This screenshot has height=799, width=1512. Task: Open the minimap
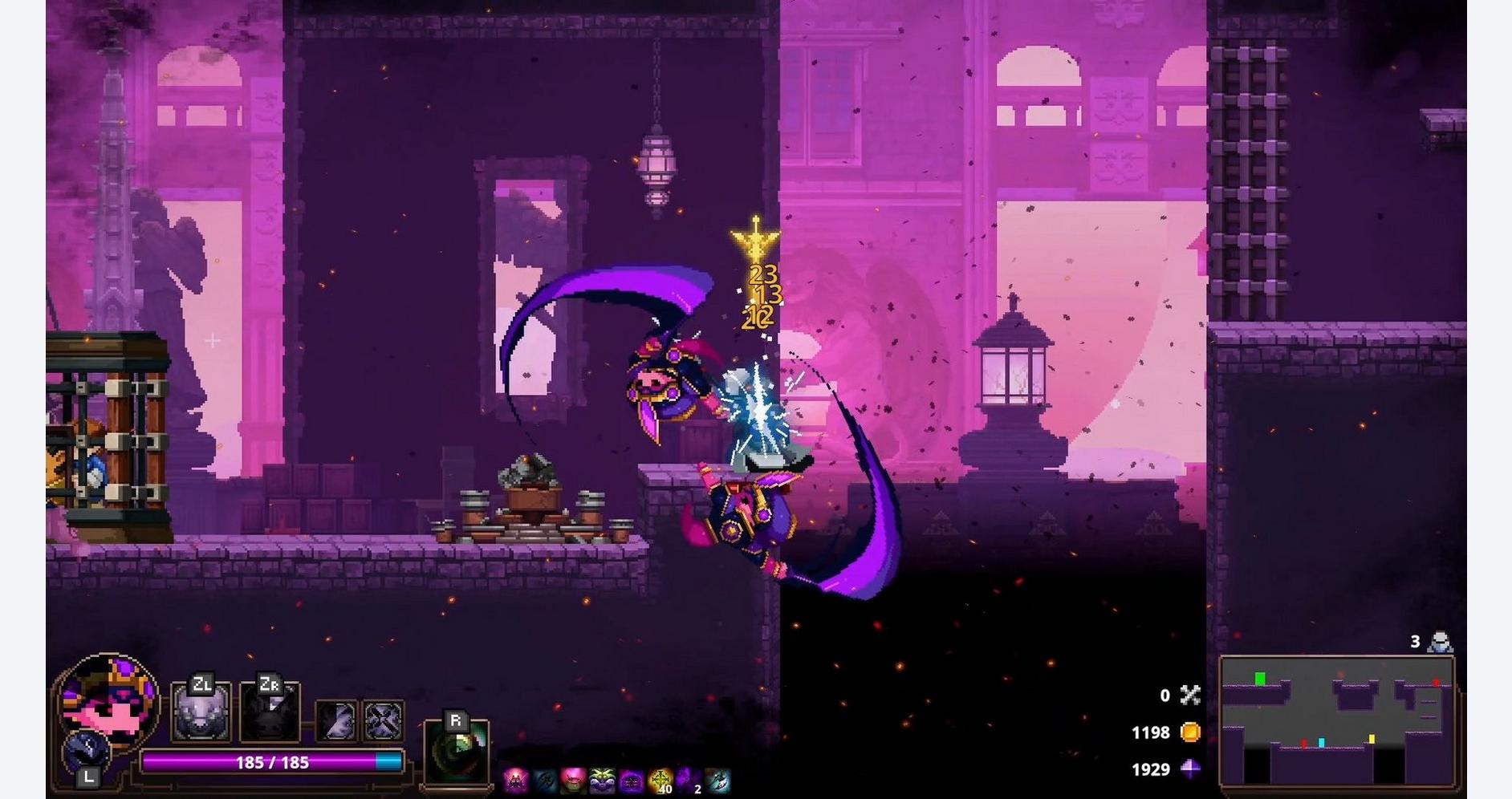(x=1337, y=720)
